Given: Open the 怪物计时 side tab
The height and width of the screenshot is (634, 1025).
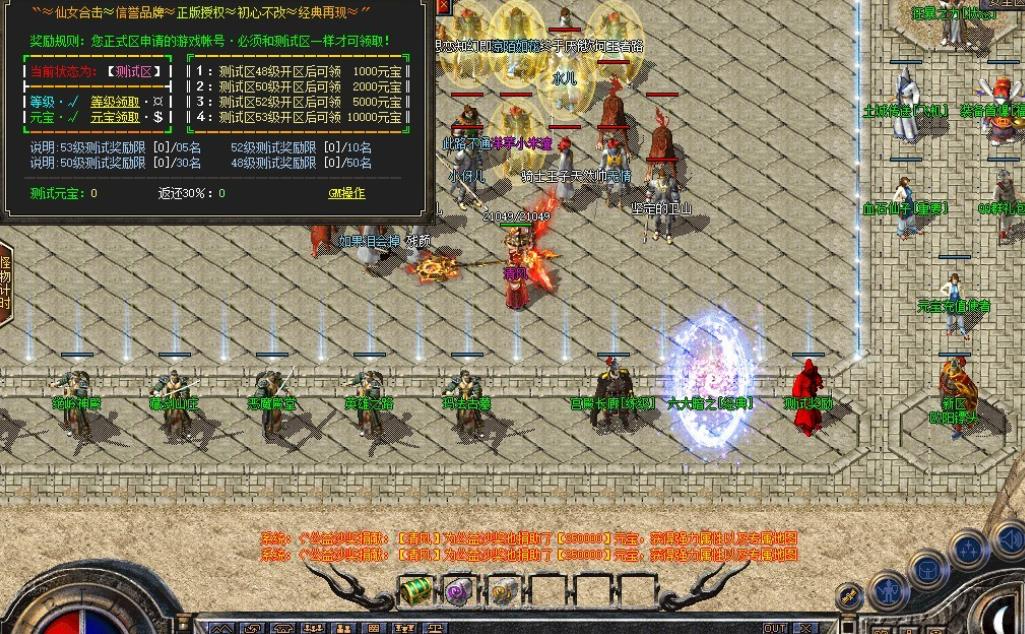Looking at the screenshot, I should (x=5, y=283).
